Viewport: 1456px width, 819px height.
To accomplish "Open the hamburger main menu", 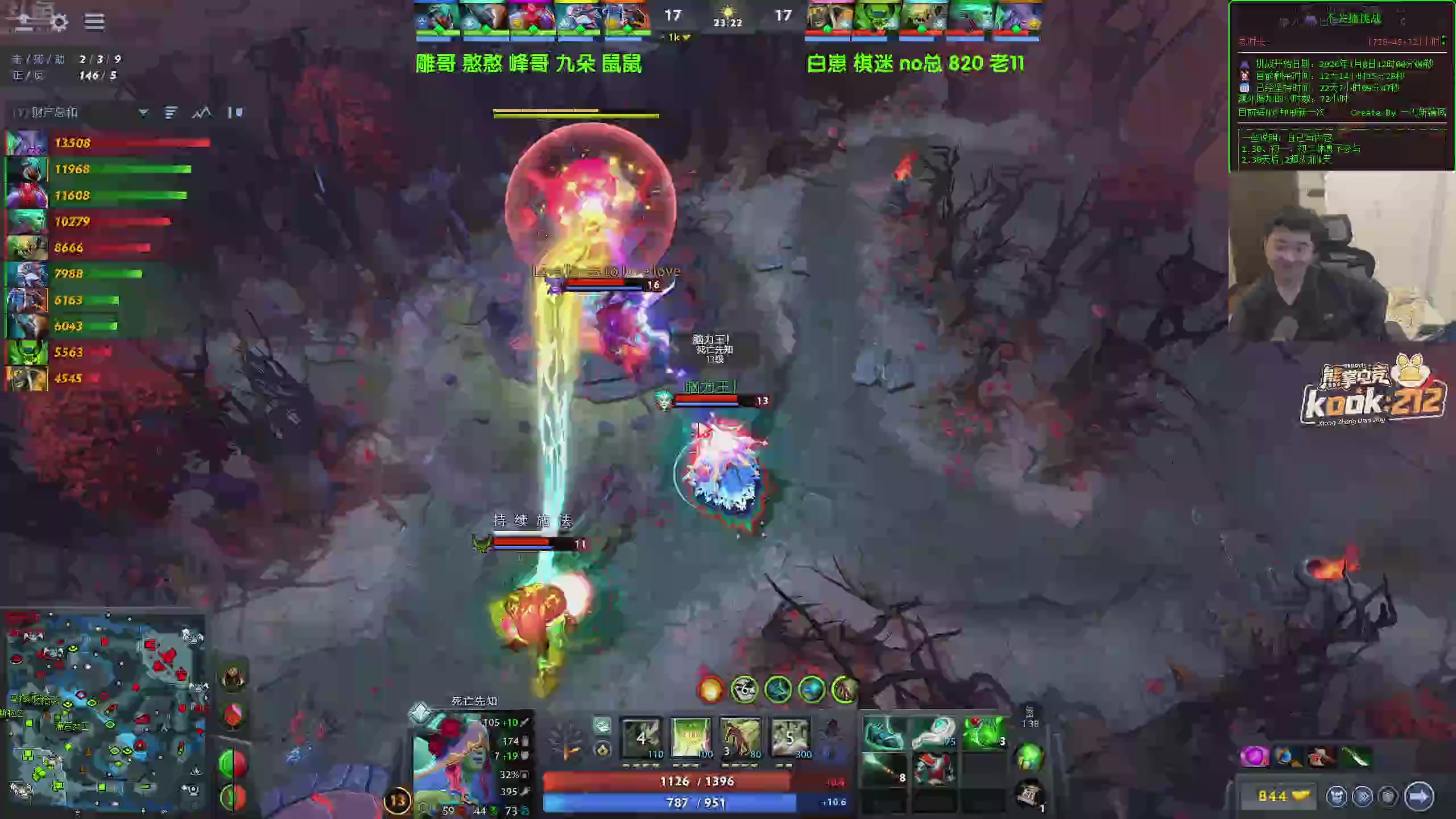I will tap(94, 22).
